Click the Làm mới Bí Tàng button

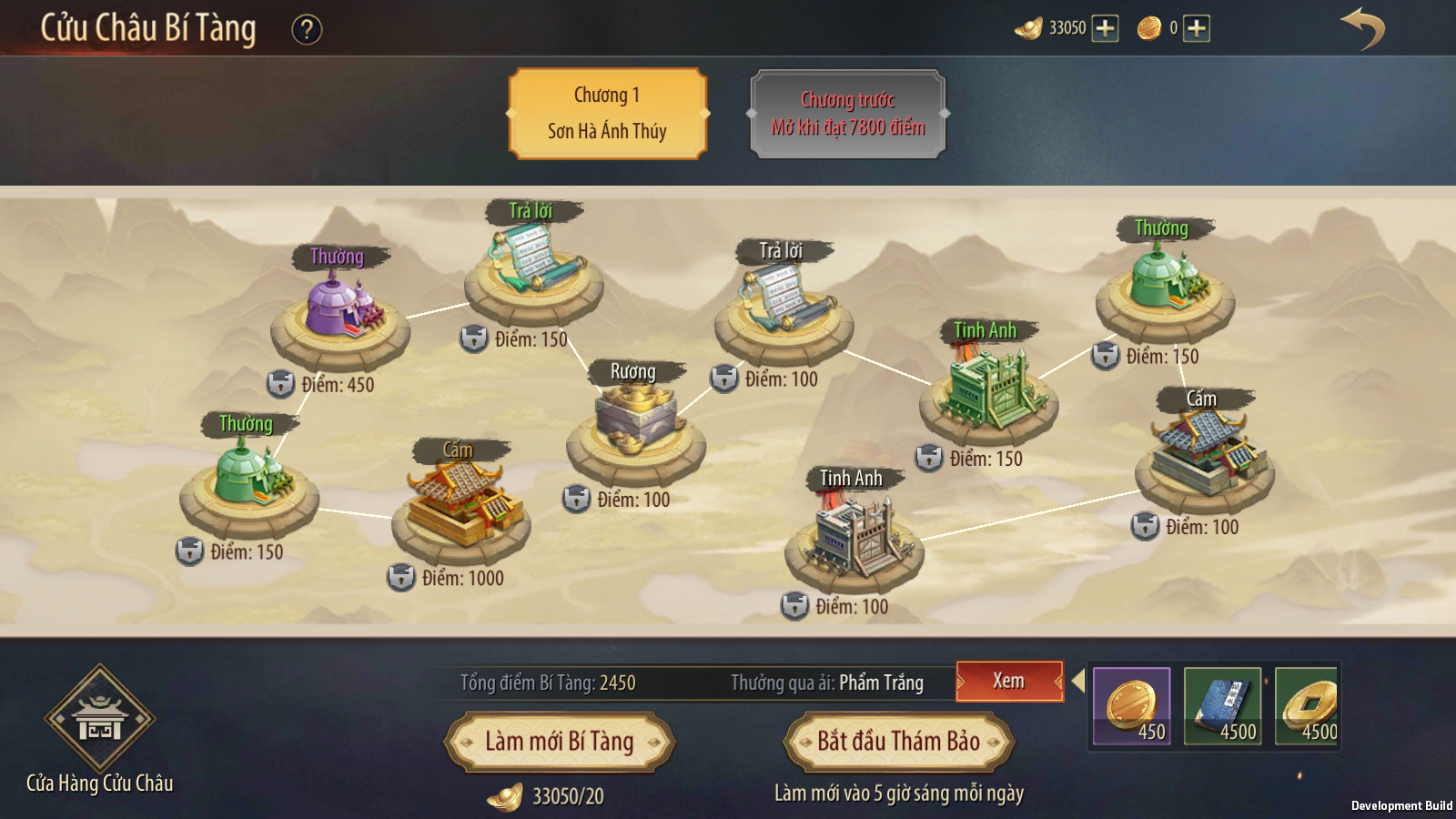coord(559,742)
